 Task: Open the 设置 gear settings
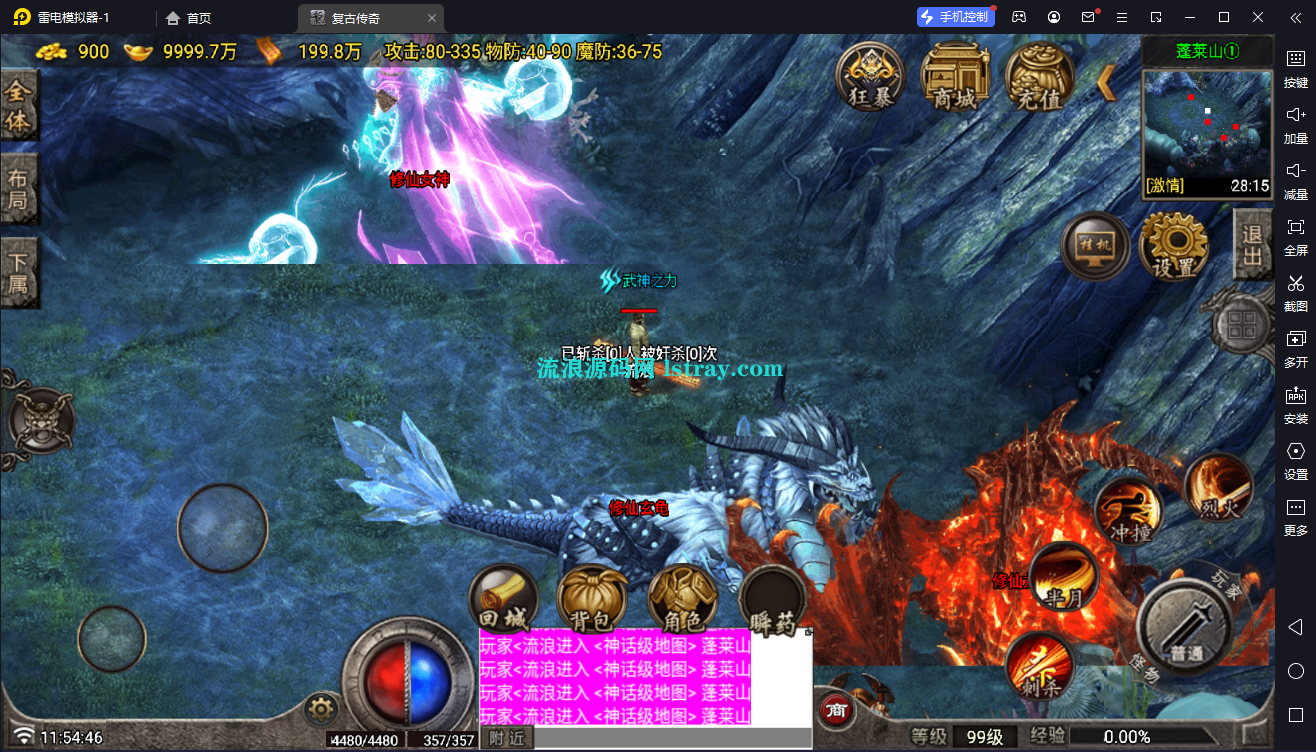[x=1174, y=246]
